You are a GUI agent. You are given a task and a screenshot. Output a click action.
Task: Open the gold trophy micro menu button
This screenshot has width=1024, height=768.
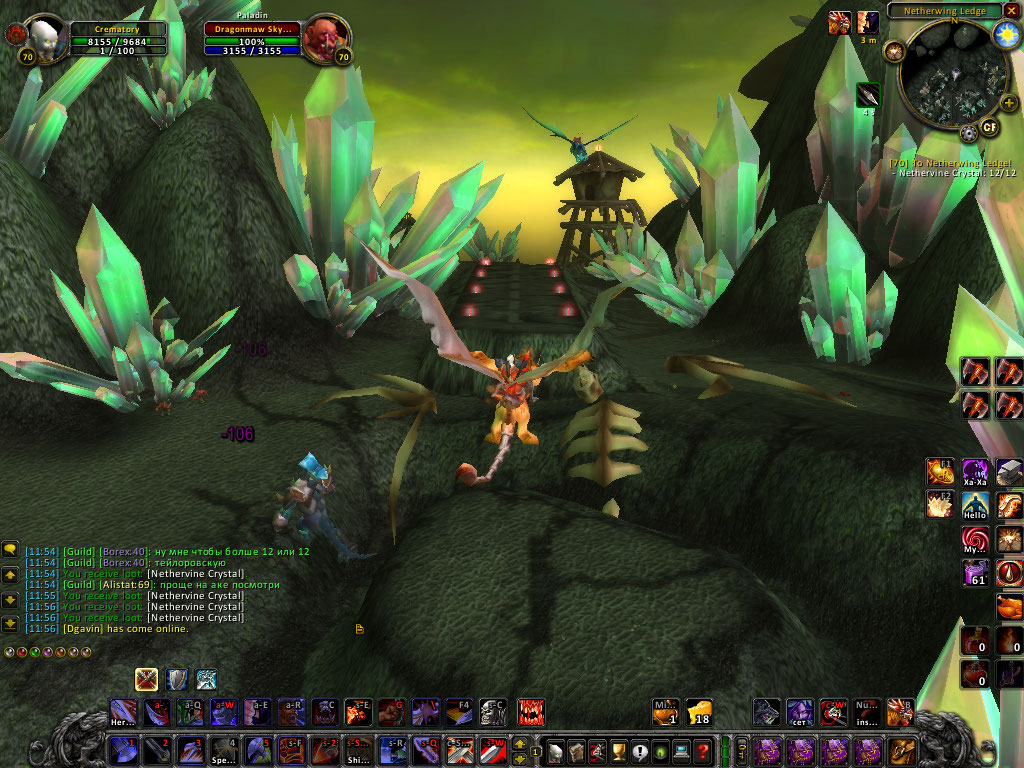[618, 750]
